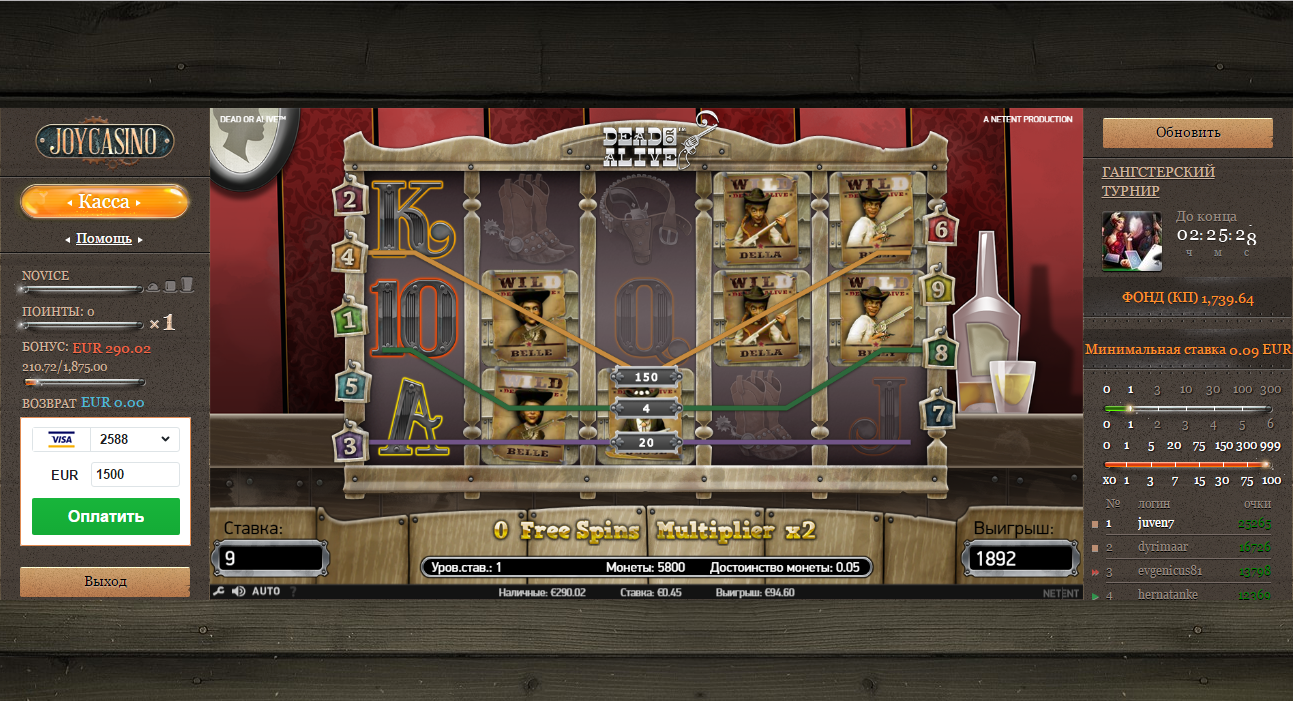Screen dimensions: 1293x701
Task: Toggle sound with the speaker icon
Action: [x=239, y=591]
